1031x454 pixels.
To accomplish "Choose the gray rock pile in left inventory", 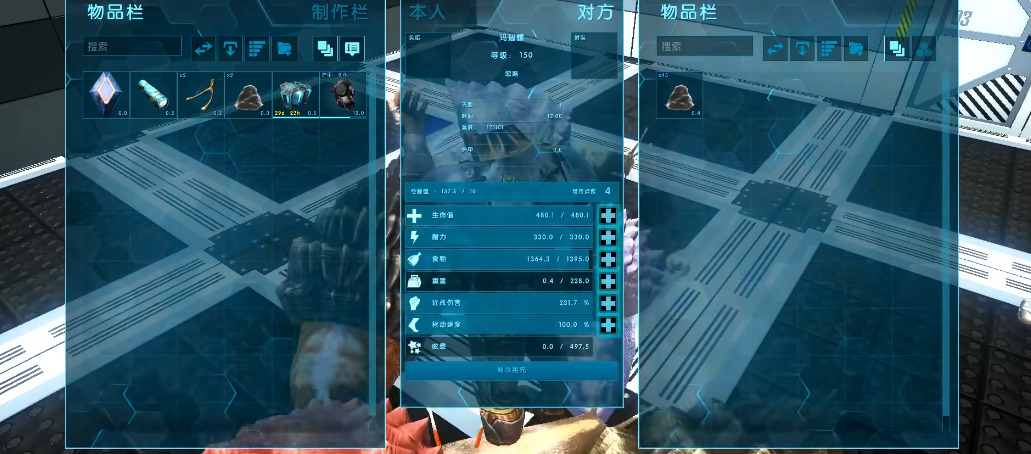I will [249, 96].
